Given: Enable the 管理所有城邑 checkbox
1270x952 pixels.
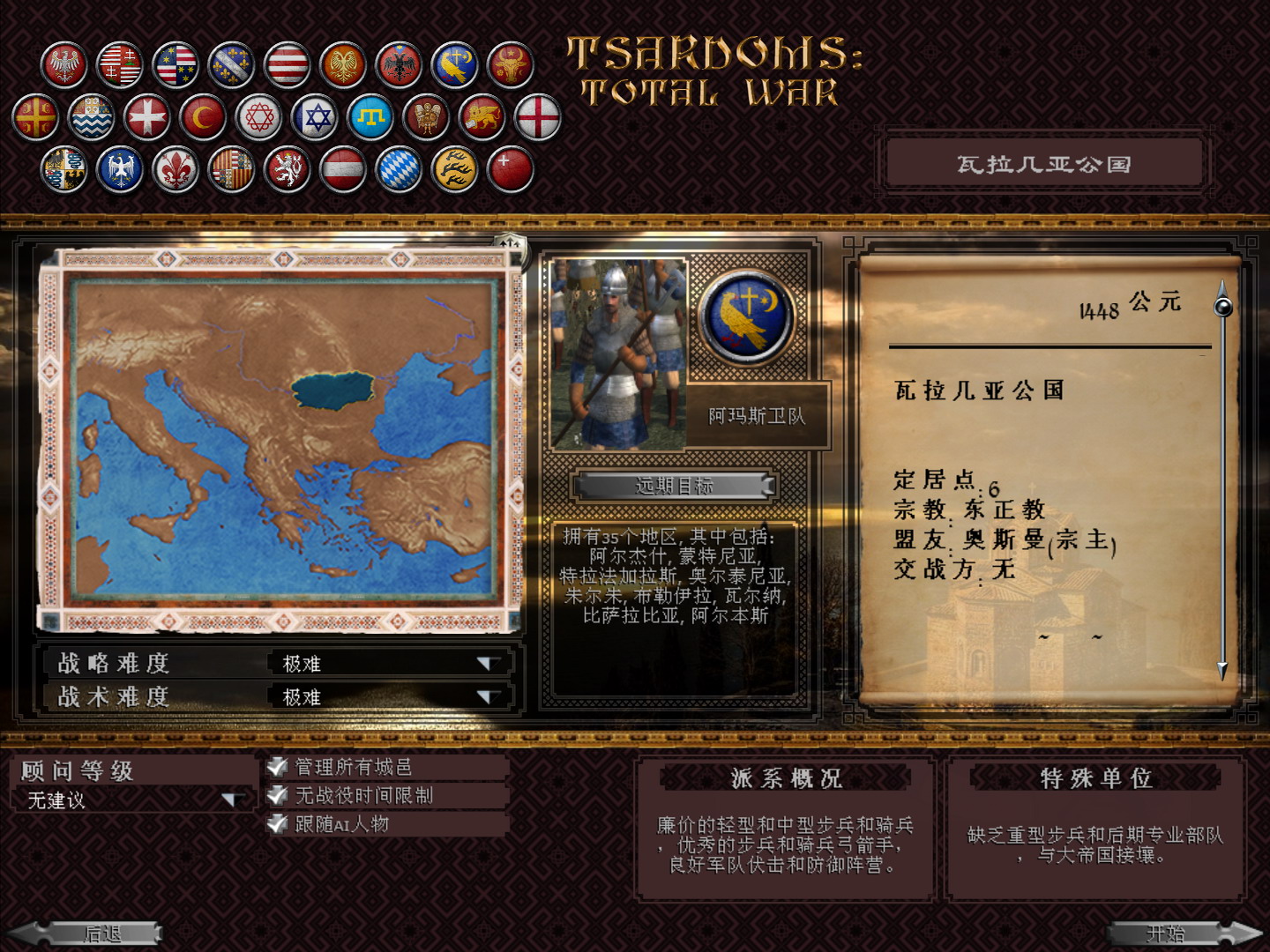Looking at the screenshot, I should coord(276,766).
